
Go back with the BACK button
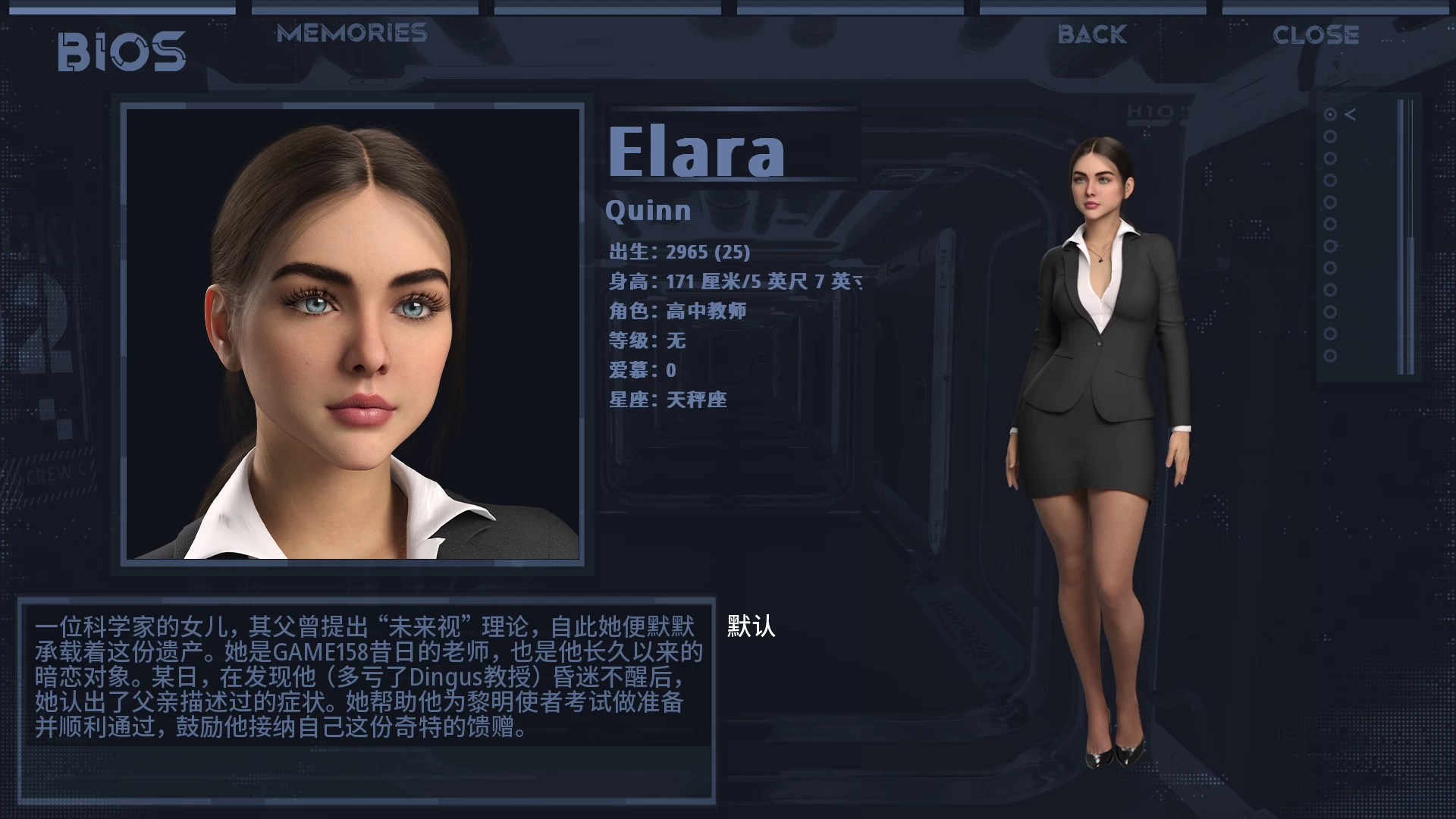pos(1092,35)
